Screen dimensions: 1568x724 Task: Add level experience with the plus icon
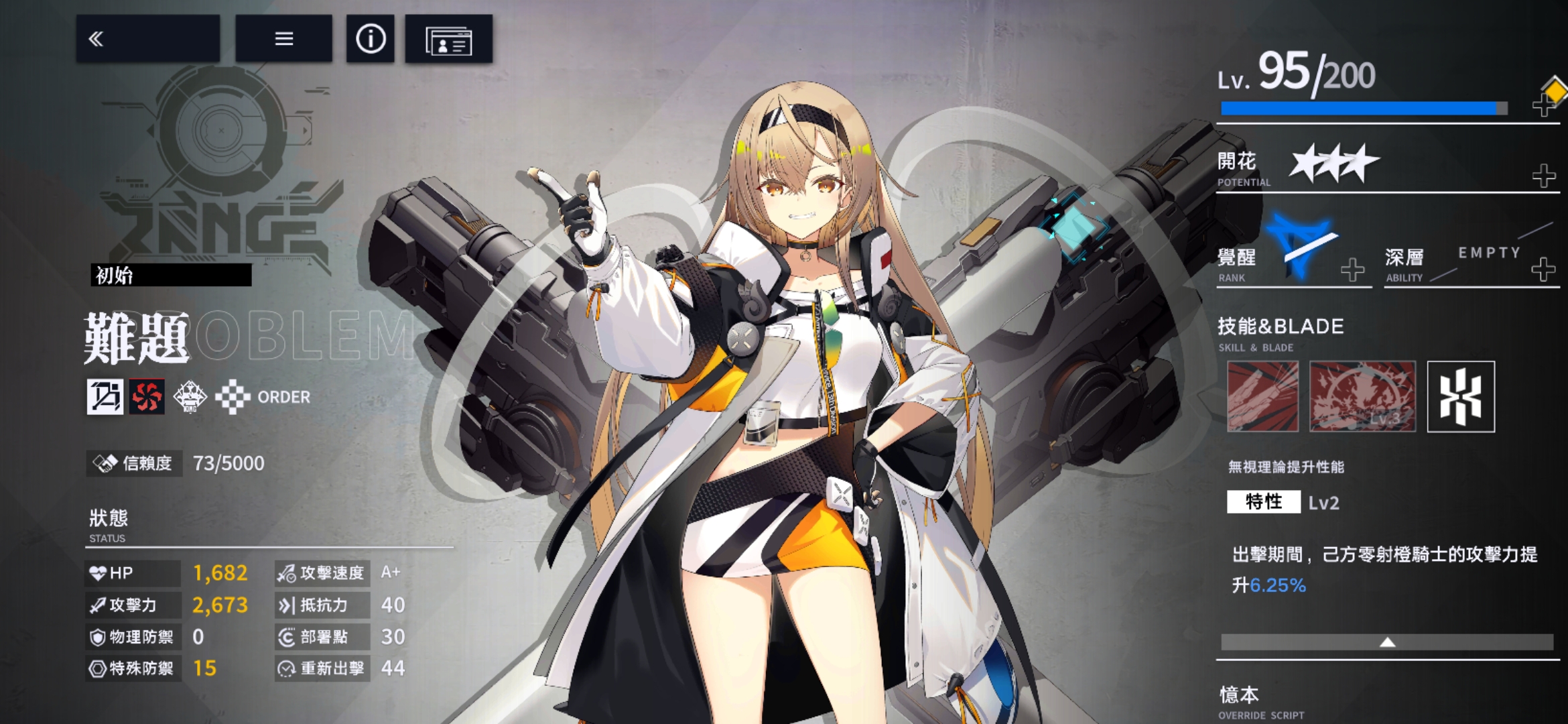click(1544, 105)
